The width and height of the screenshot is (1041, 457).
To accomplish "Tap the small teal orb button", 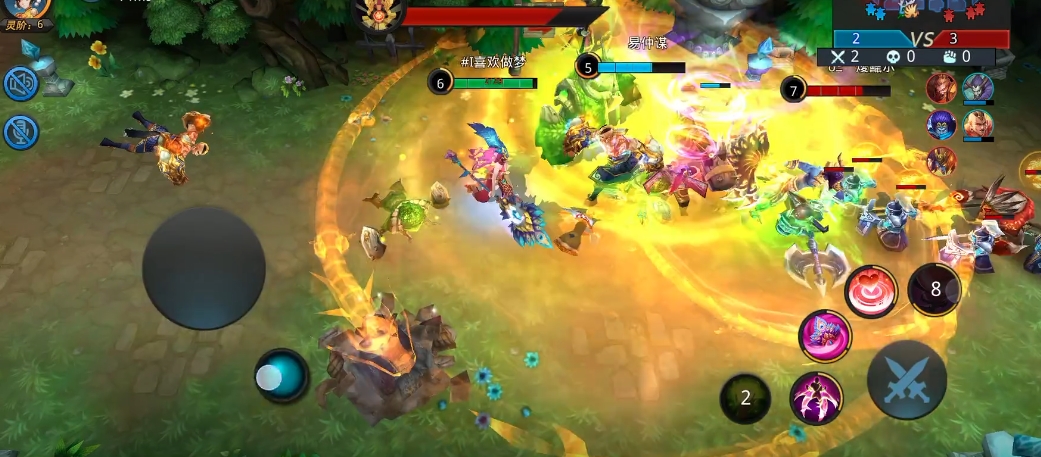I will click(x=281, y=376).
